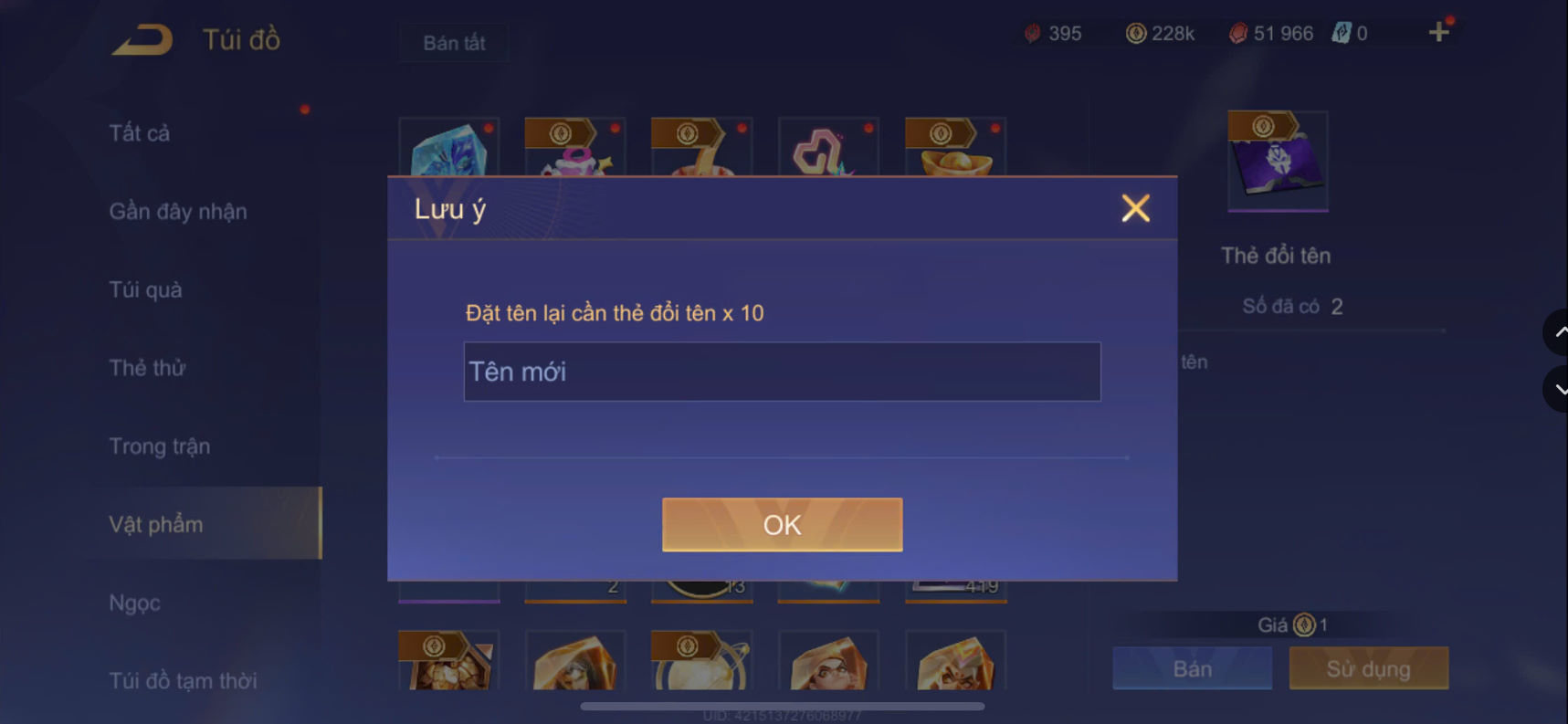Expand the scroll-up chevron on right edge
Image resolution: width=1568 pixels, height=724 pixels.
pyautogui.click(x=1557, y=332)
